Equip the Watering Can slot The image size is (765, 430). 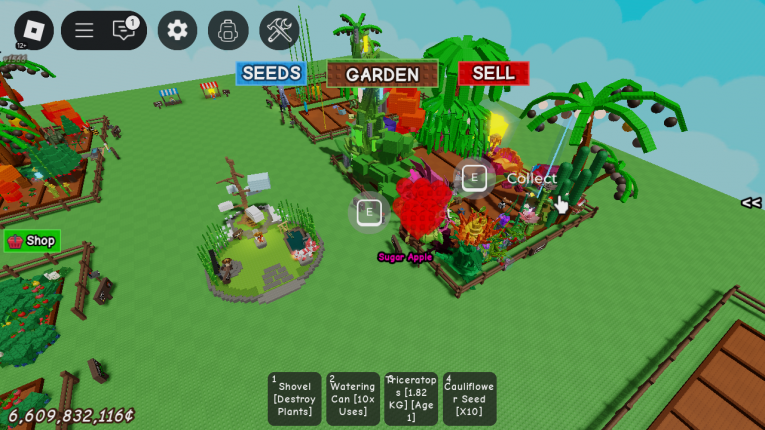353,398
